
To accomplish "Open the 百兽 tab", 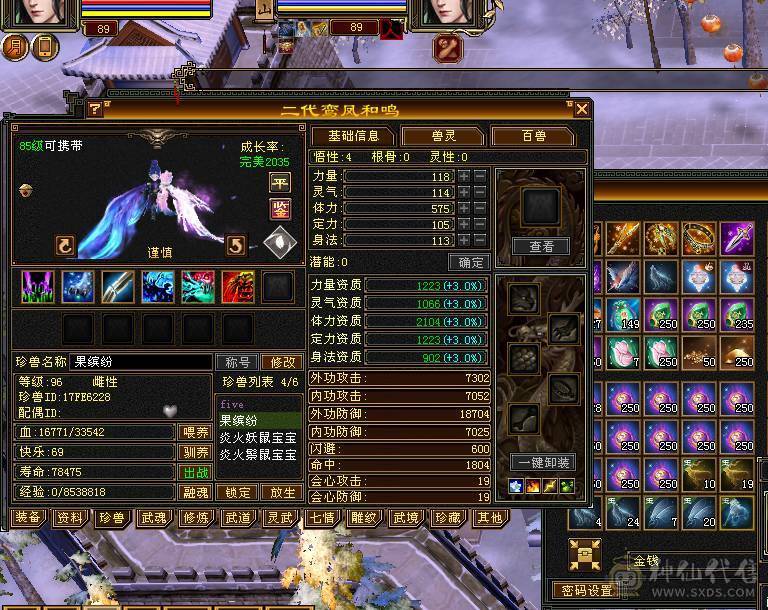I will click(x=533, y=136).
